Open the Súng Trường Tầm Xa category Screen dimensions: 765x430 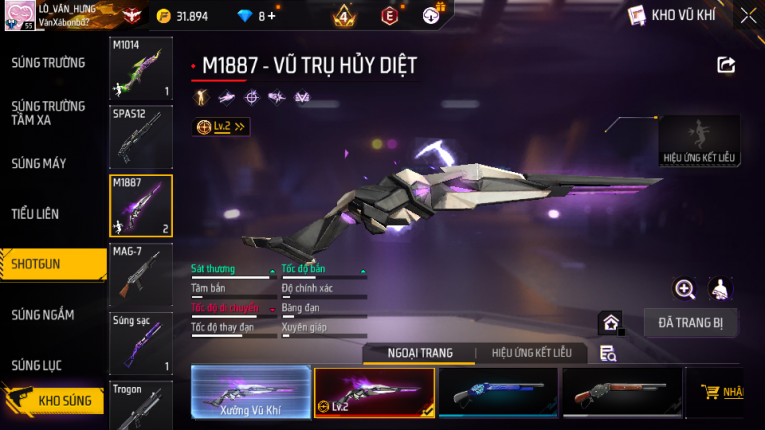[x=49, y=113]
